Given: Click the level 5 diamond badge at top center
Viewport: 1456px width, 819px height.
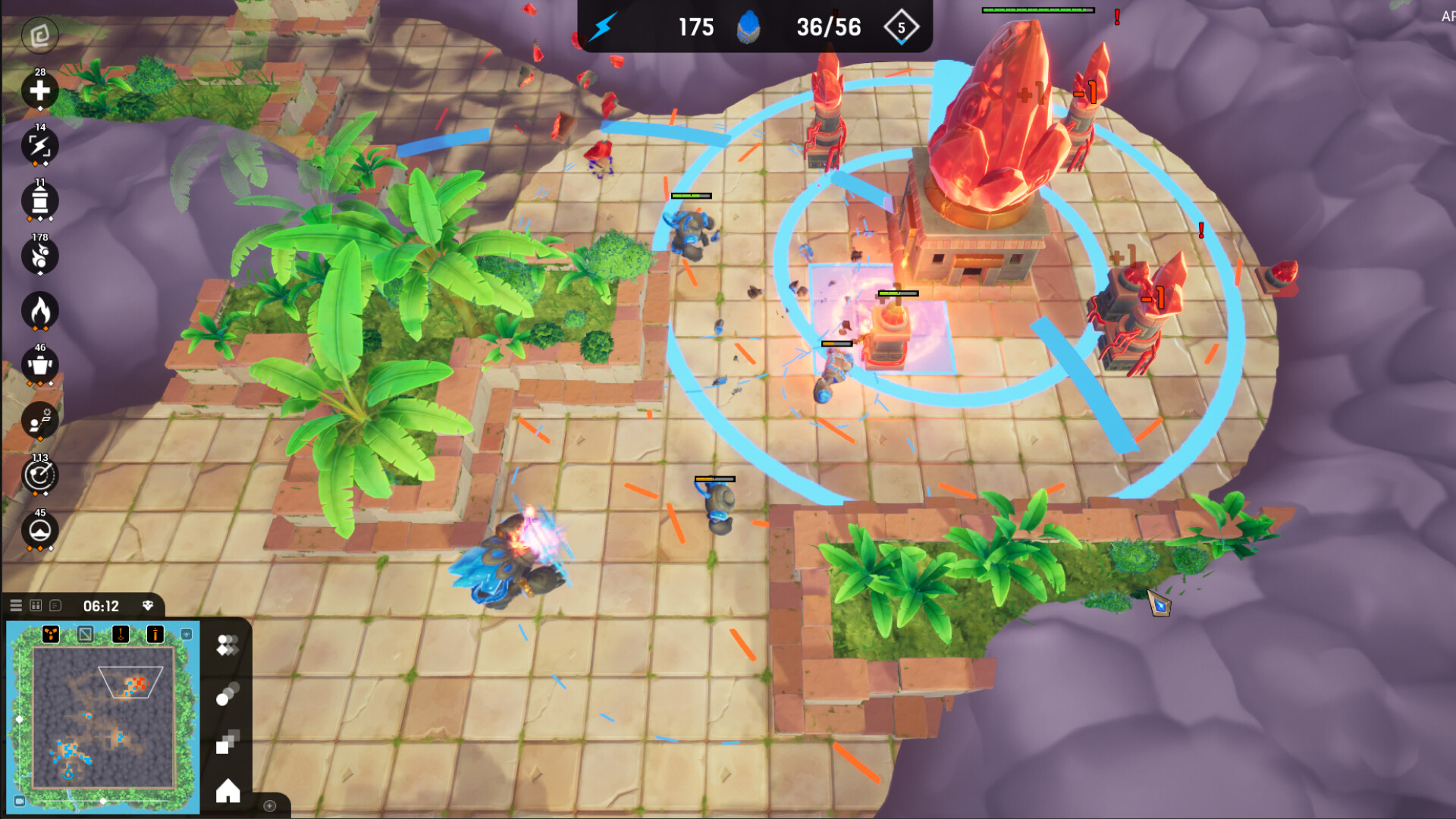Looking at the screenshot, I should 901,28.
